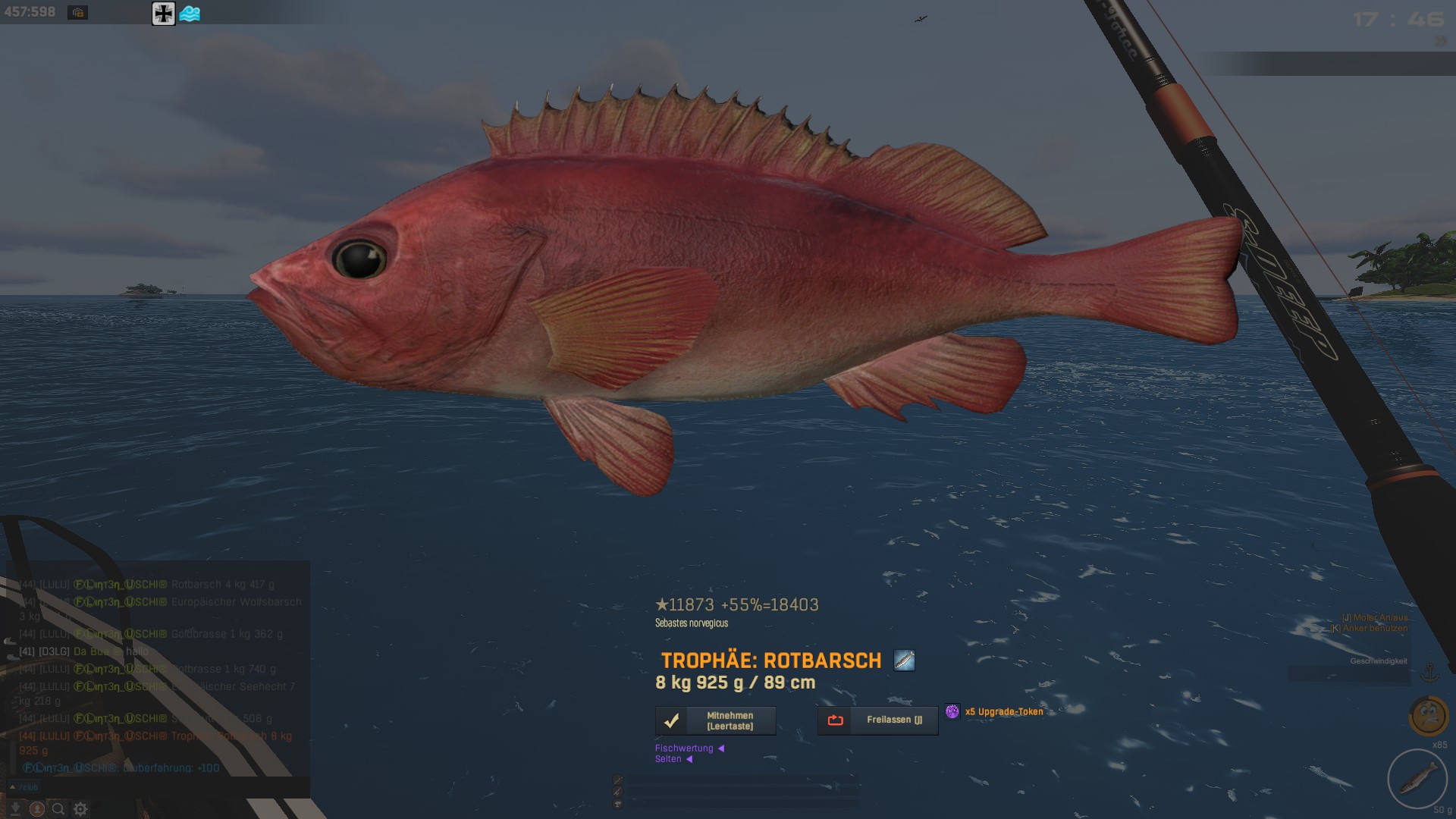Select the iron cross club emblem
Viewport: 1456px width, 819px height.
163,13
